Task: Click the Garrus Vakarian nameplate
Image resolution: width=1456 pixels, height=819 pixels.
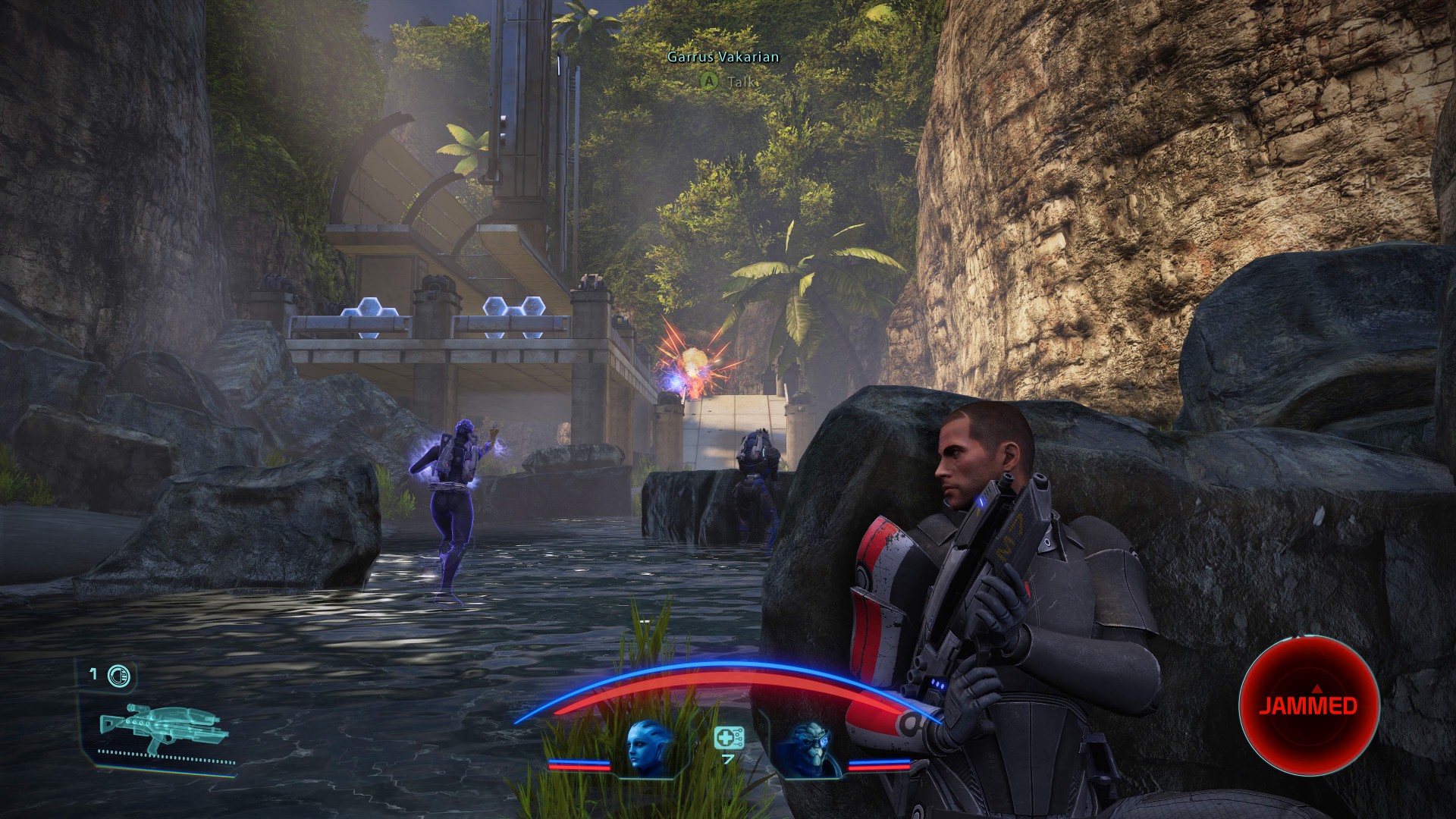Action: 722,56
